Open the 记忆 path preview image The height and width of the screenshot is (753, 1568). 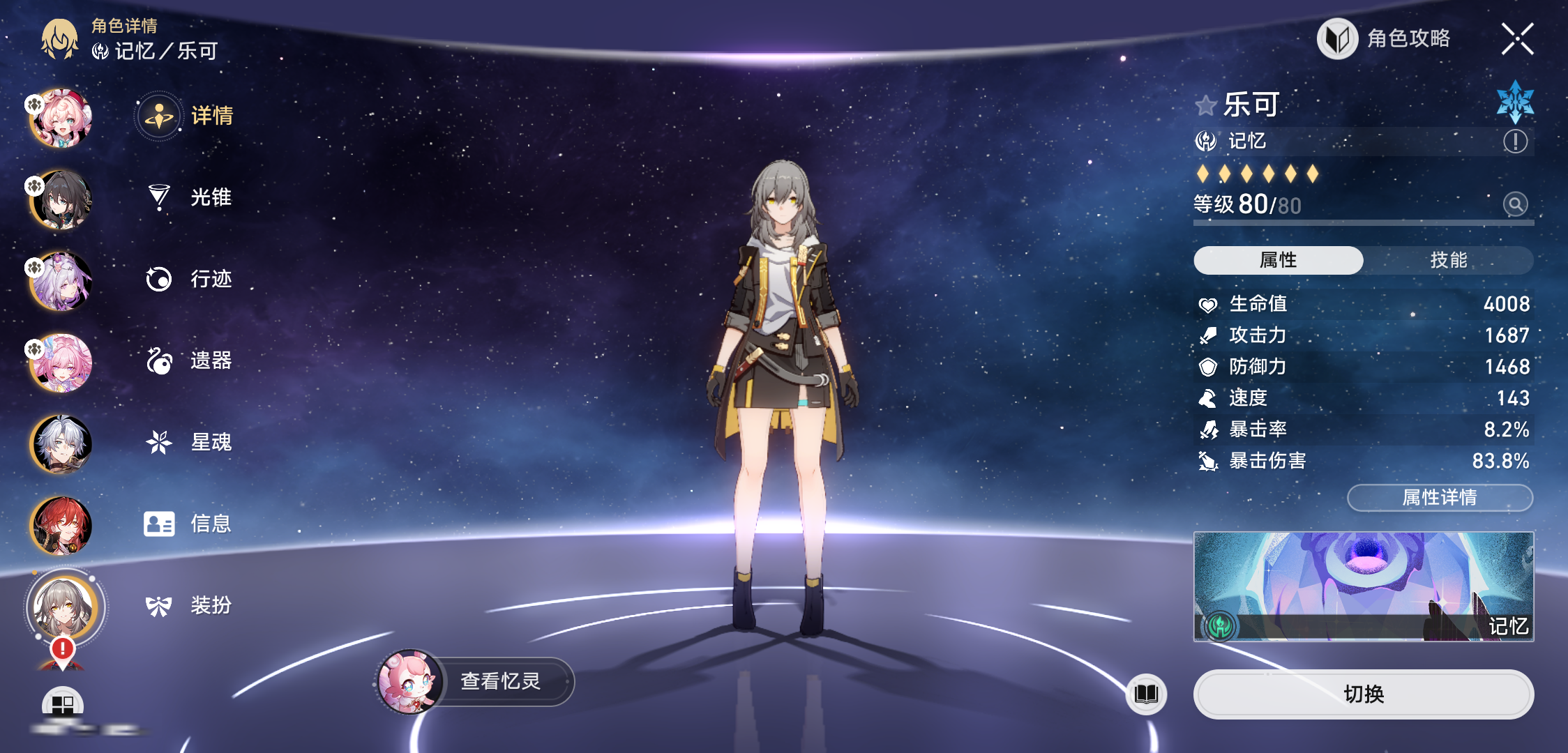[1363, 586]
